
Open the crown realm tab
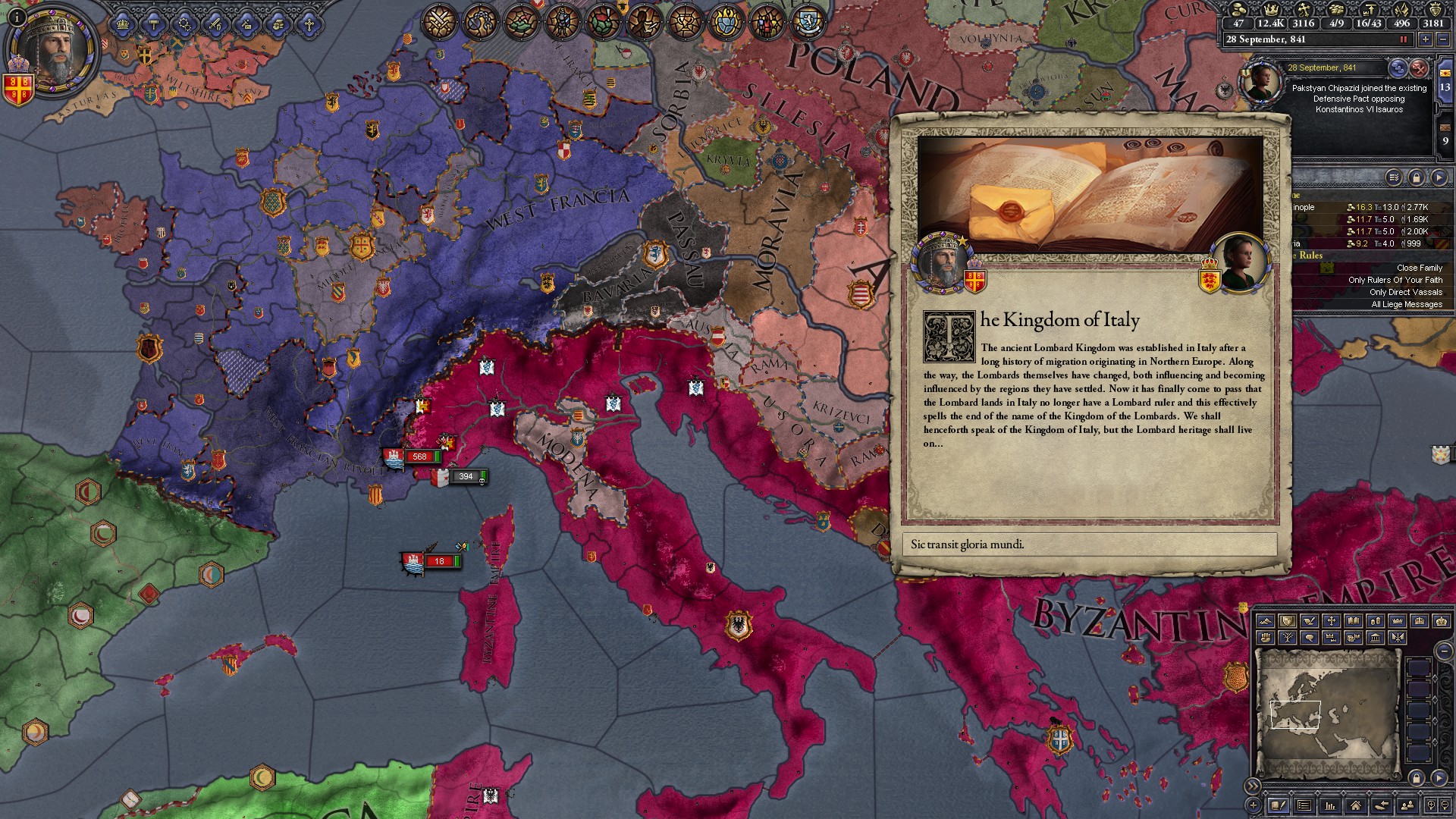pos(123,24)
